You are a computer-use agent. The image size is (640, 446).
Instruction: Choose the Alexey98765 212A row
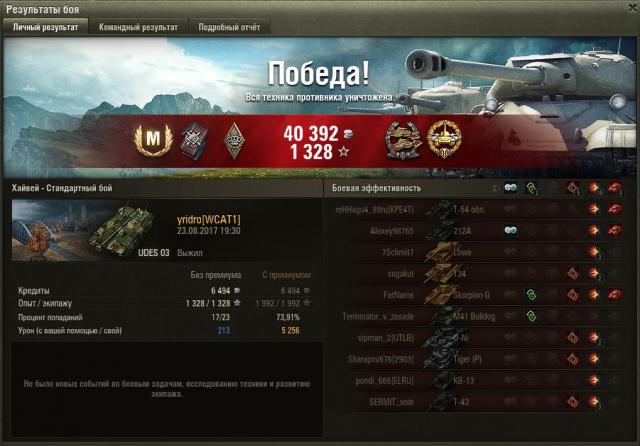(470, 231)
